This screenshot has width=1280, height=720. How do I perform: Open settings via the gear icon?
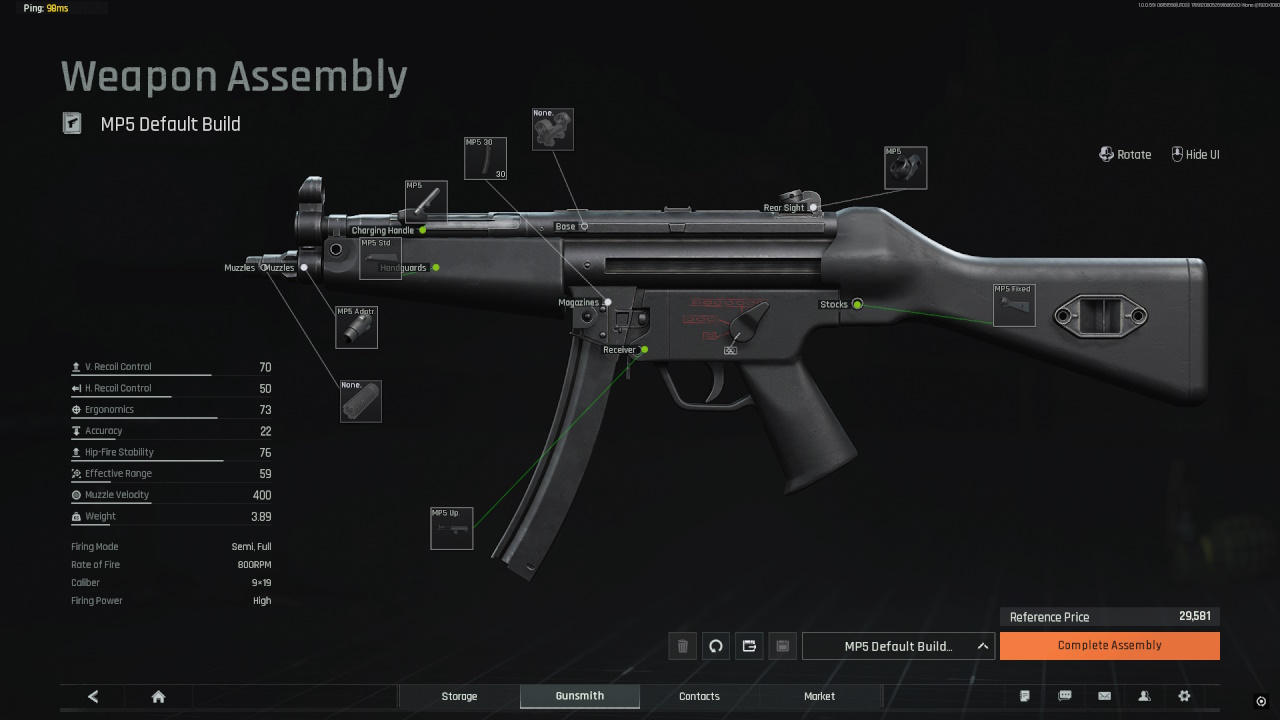coord(1185,696)
